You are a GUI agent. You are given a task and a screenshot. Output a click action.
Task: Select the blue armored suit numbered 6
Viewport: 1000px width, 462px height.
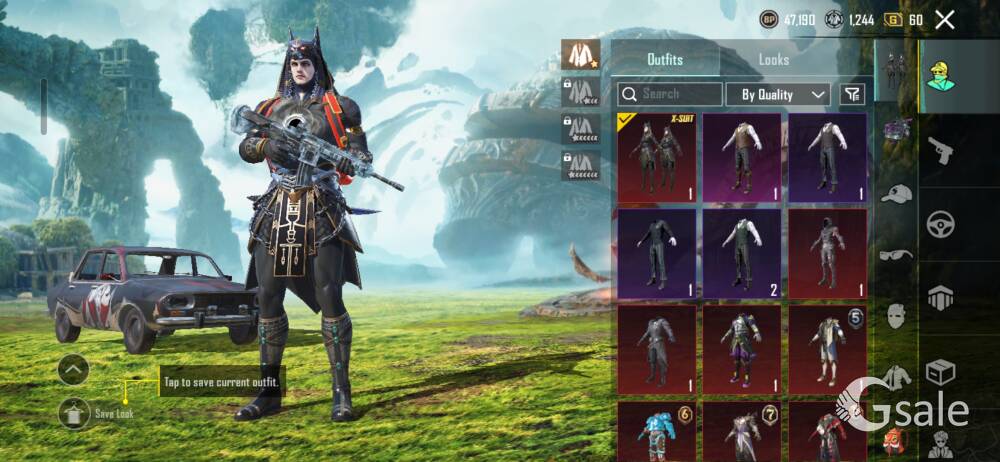[x=655, y=430]
